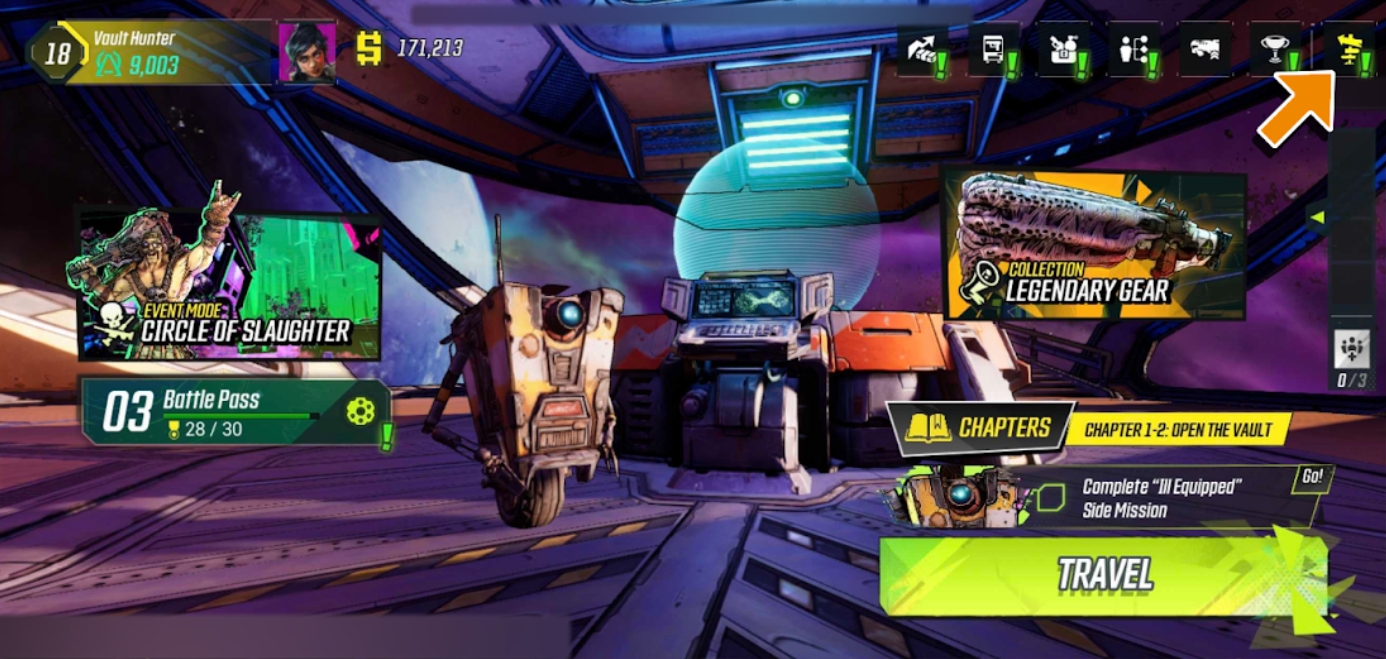Open the weapon gear icon
Screen dimensions: 1386x659
pos(1204,50)
